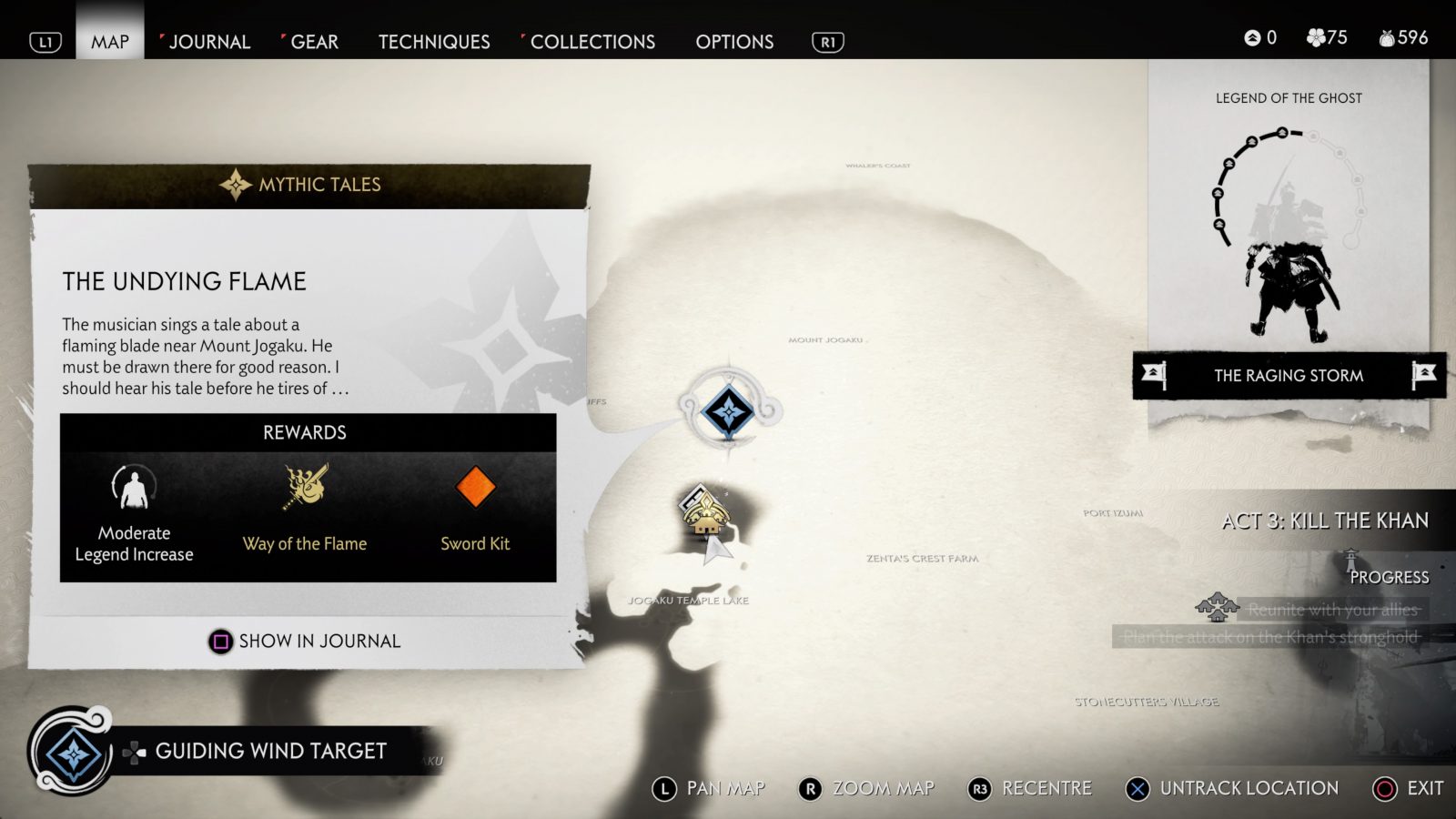
Task: Click the Sword Kit reward icon
Action: (x=475, y=487)
